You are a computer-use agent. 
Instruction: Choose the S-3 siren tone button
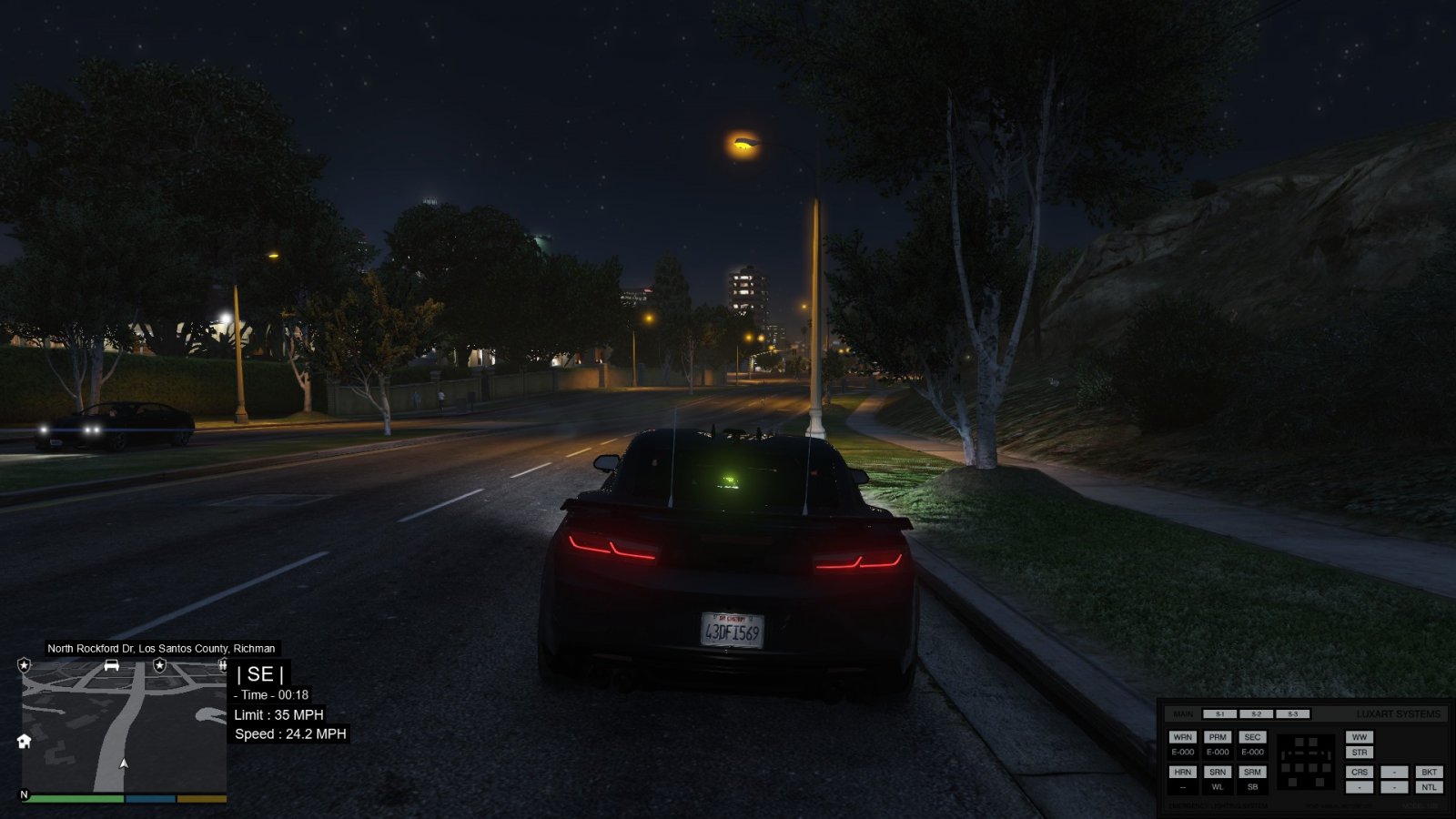1292,714
